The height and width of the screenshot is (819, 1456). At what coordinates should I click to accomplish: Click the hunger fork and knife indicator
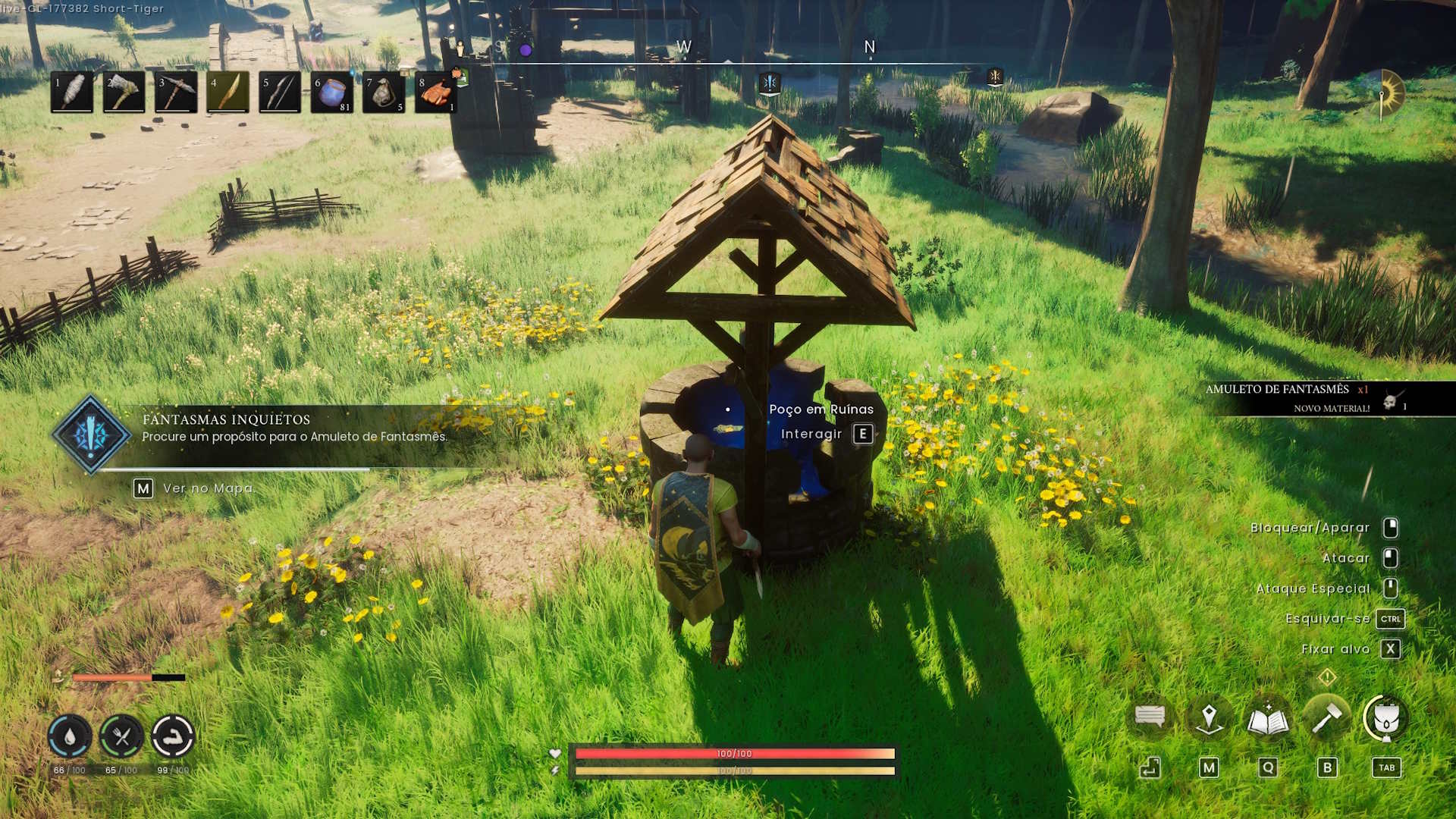pos(121,736)
